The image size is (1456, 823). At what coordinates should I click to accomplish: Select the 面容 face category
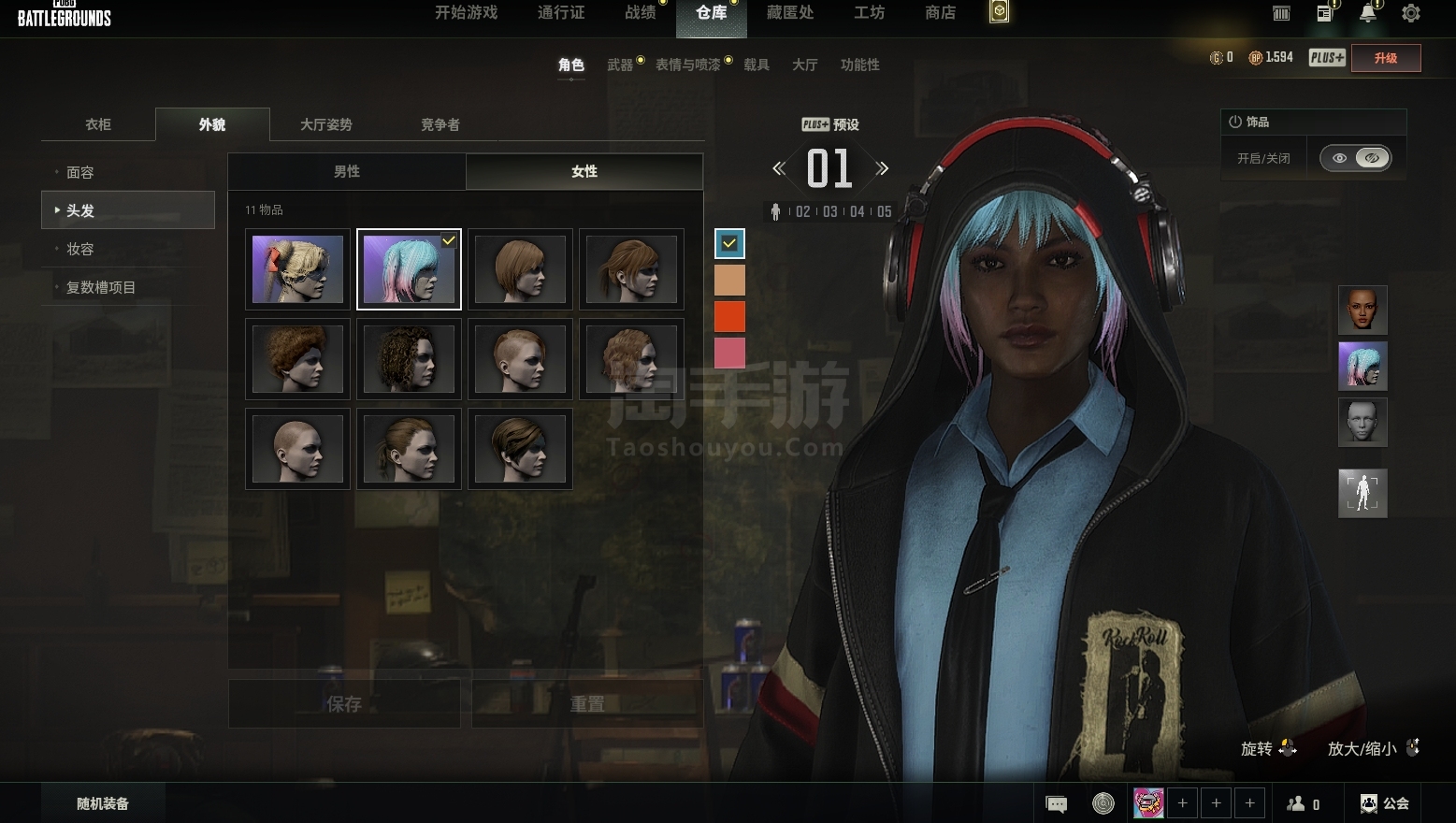[80, 172]
